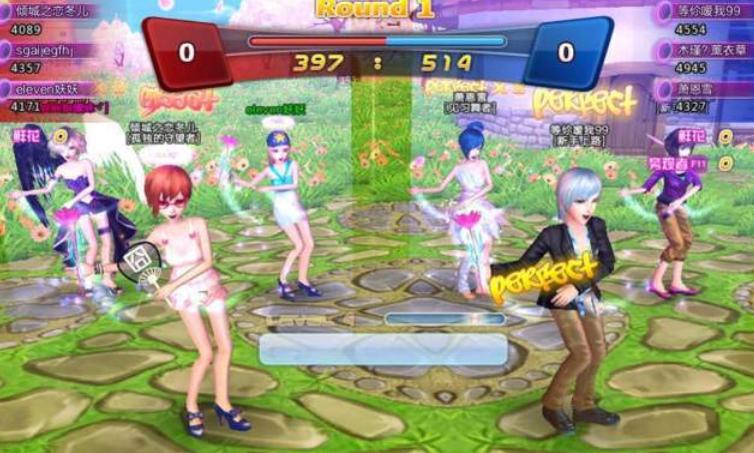This screenshot has height=453, width=754.
Task: Select player 倾城之恋冬儿 in the team list
Action: [55, 17]
